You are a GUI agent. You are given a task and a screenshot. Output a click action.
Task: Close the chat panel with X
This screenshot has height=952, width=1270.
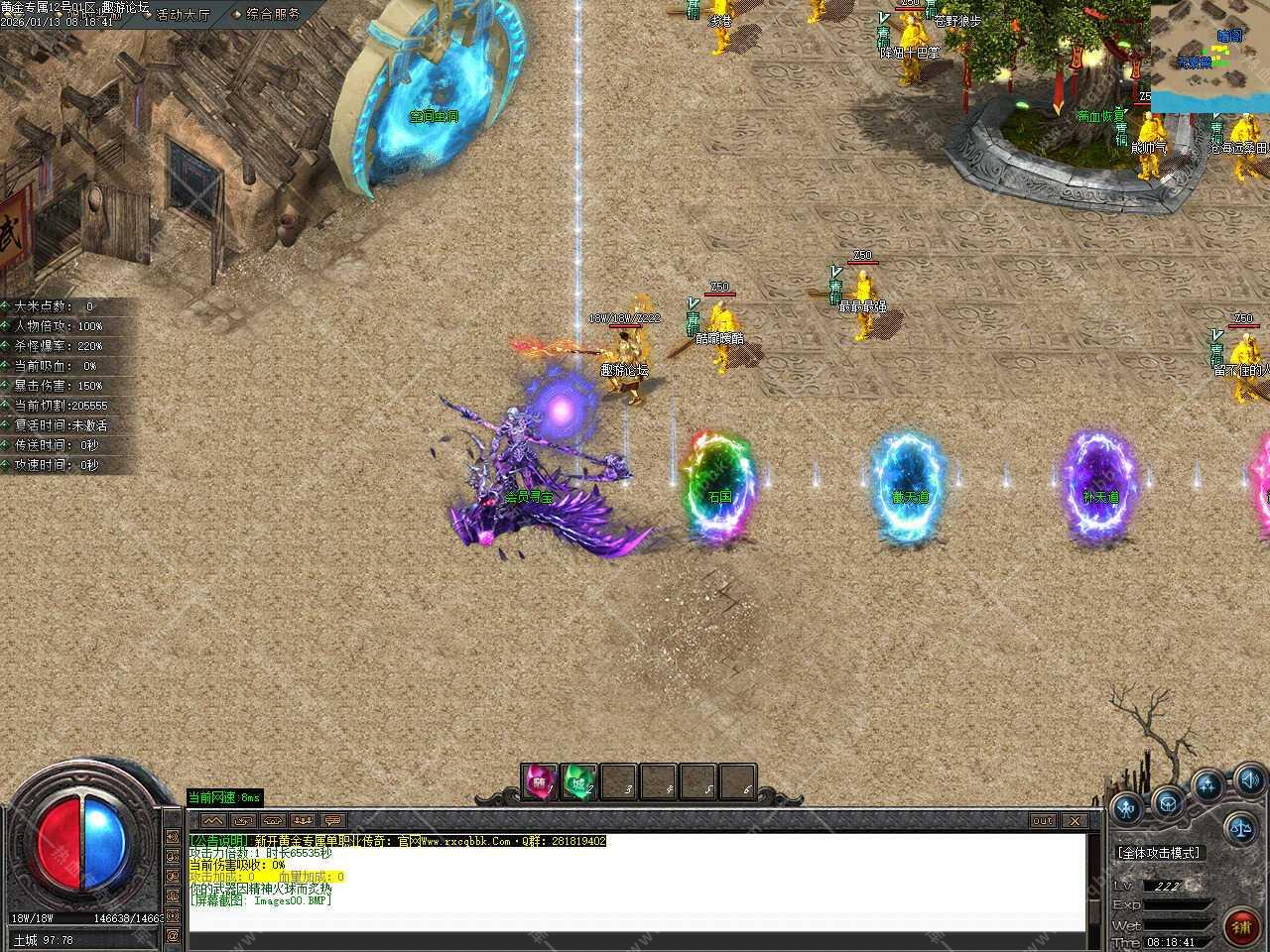click(1074, 821)
